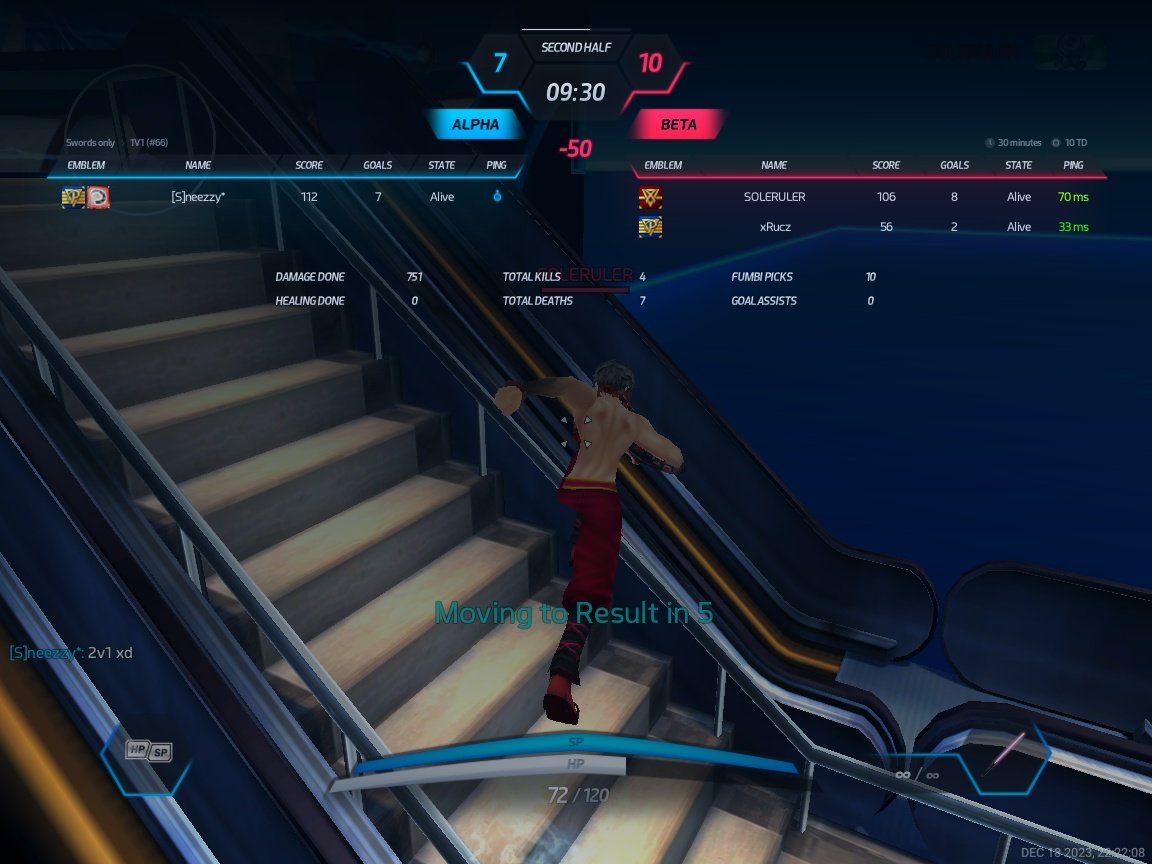
Task: Click the HP/SP status icon
Action: tap(148, 751)
